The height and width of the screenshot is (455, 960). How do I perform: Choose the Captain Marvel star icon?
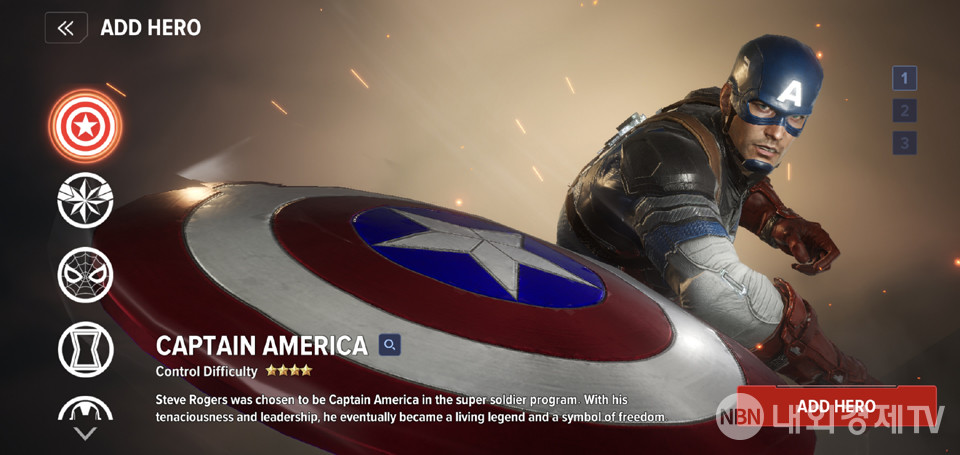pos(85,200)
